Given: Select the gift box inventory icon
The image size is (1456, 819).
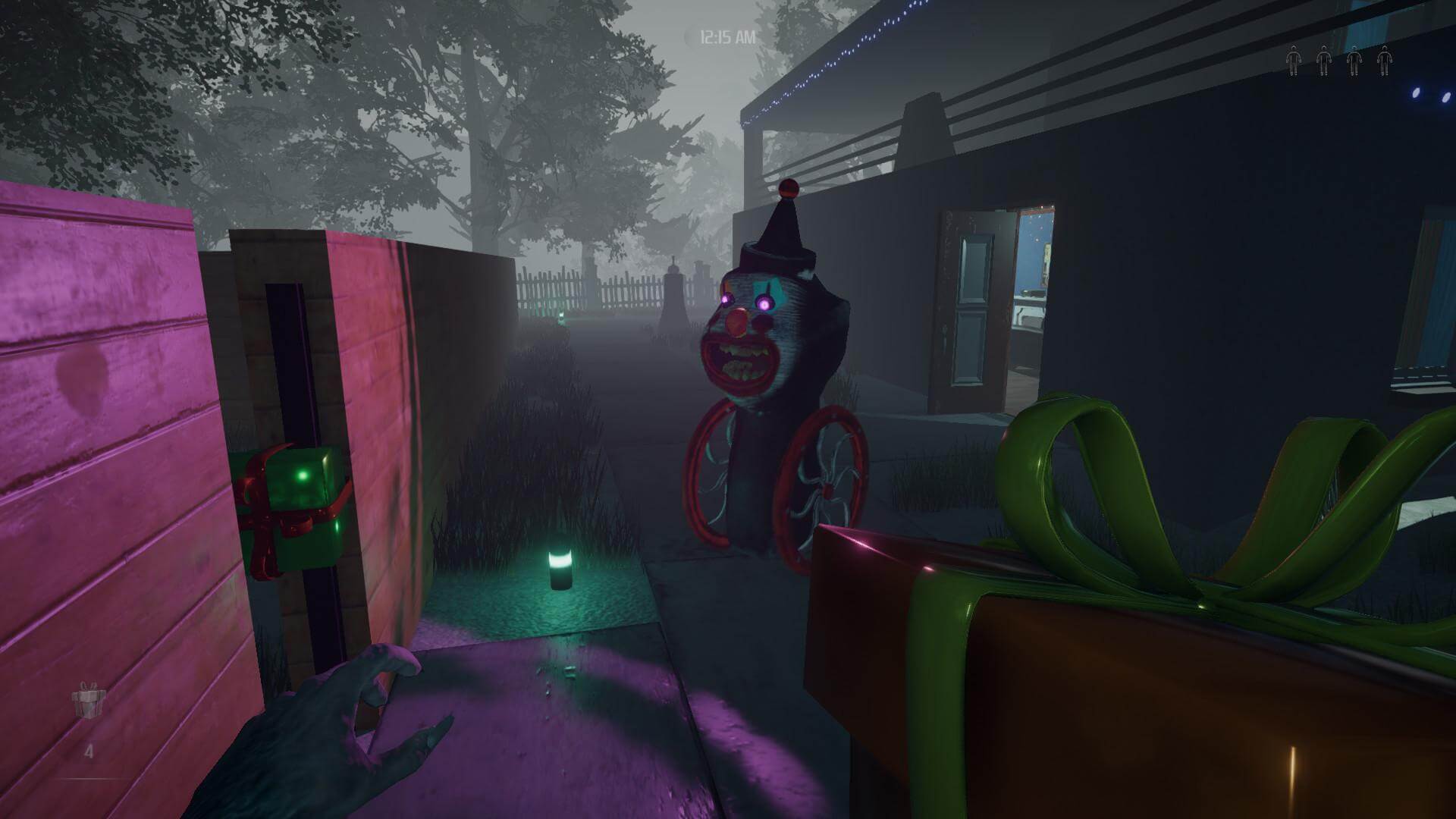Looking at the screenshot, I should click(x=89, y=701).
